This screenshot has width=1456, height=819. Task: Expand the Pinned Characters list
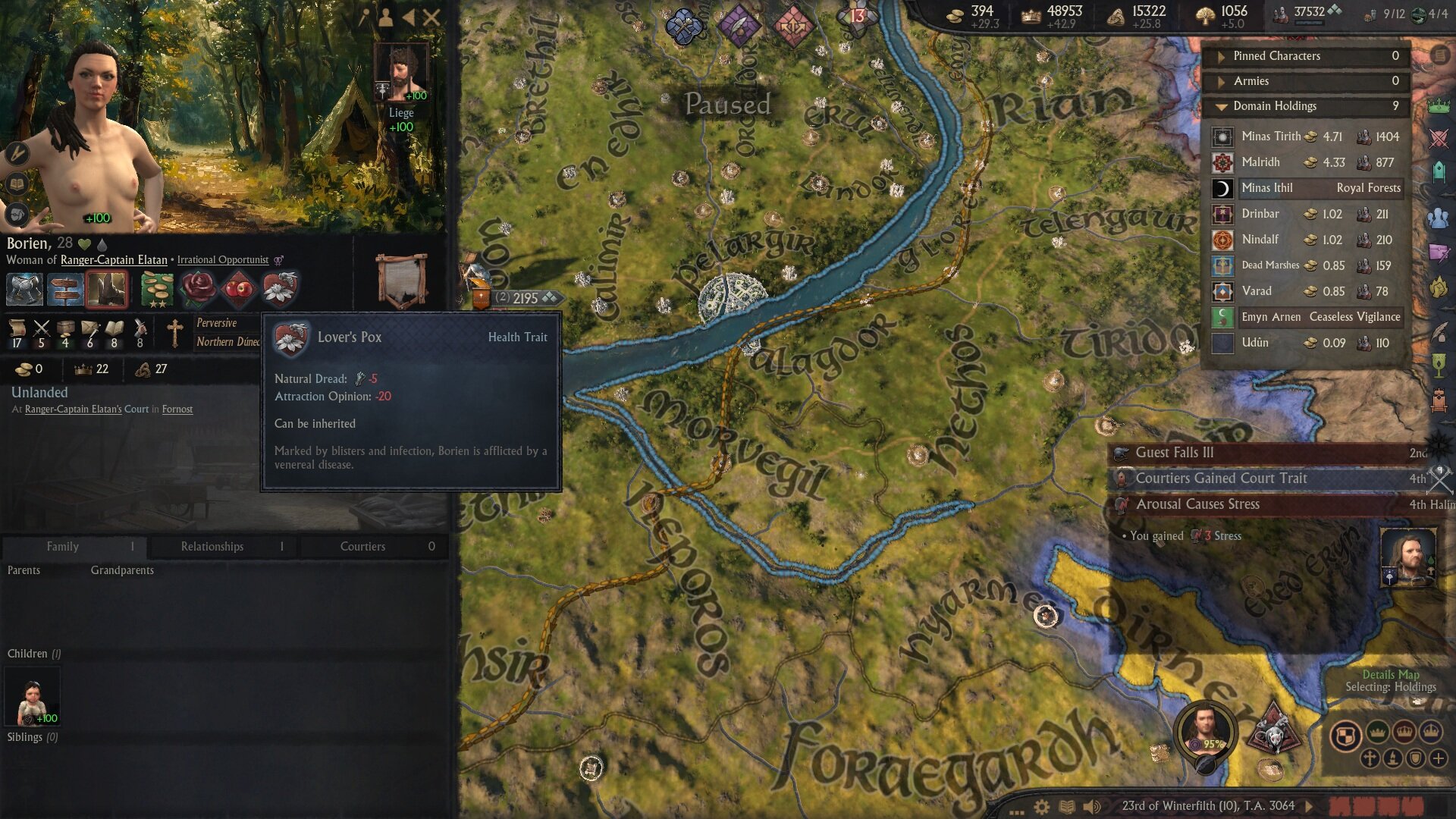tap(1222, 57)
